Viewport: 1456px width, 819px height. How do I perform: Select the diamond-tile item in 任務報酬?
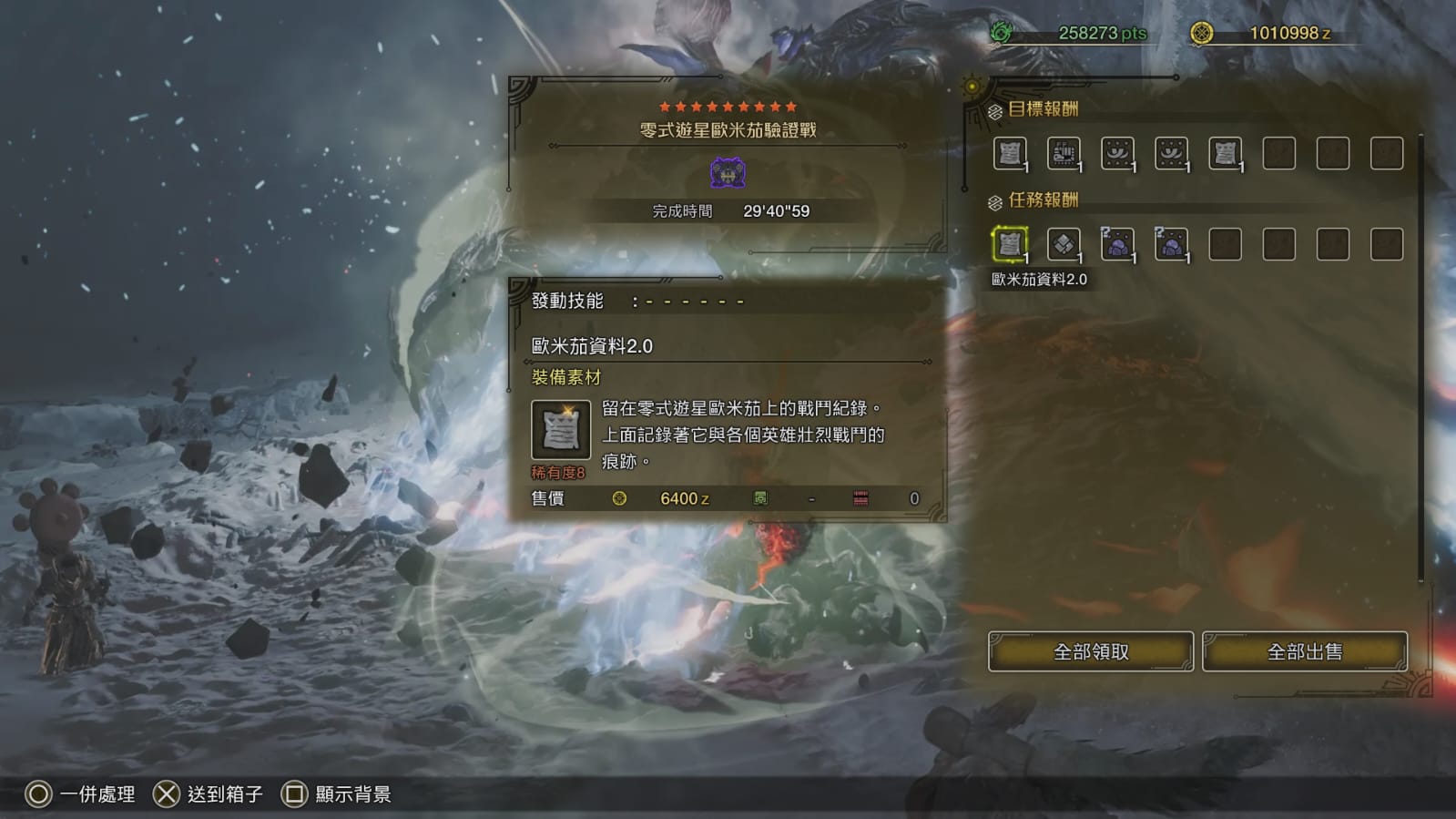point(1063,244)
